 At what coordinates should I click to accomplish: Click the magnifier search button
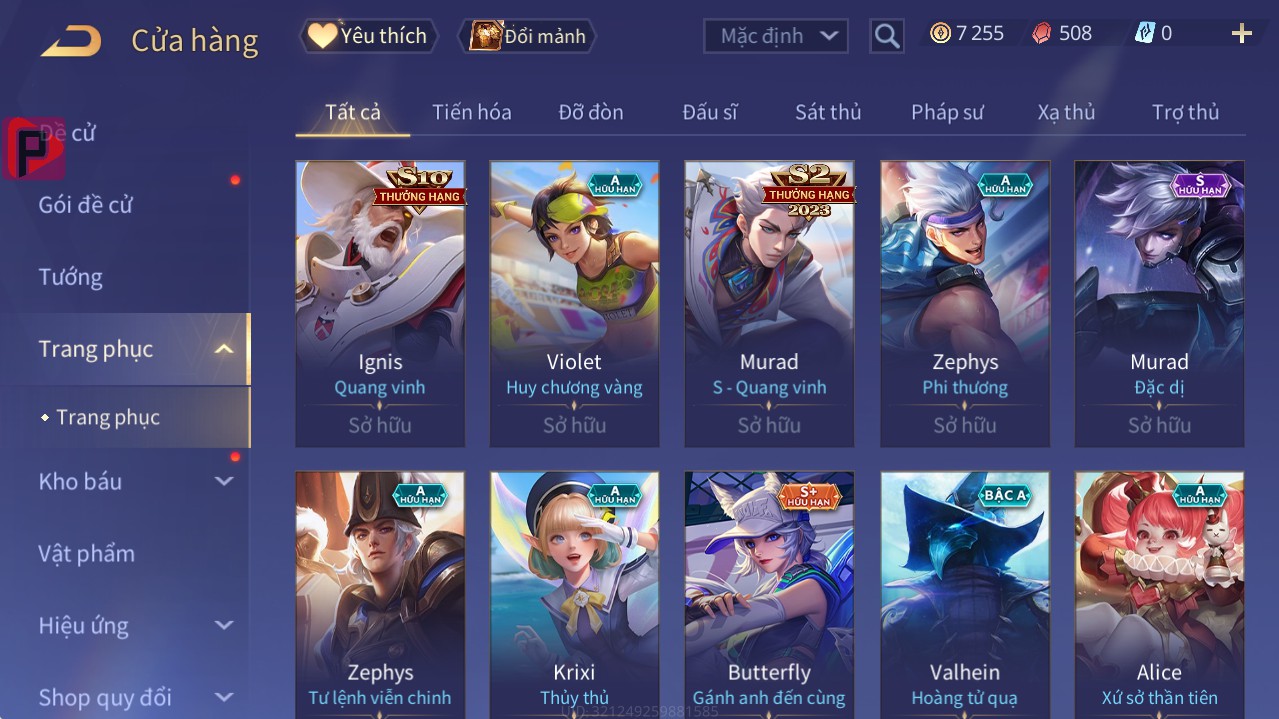(x=886, y=36)
